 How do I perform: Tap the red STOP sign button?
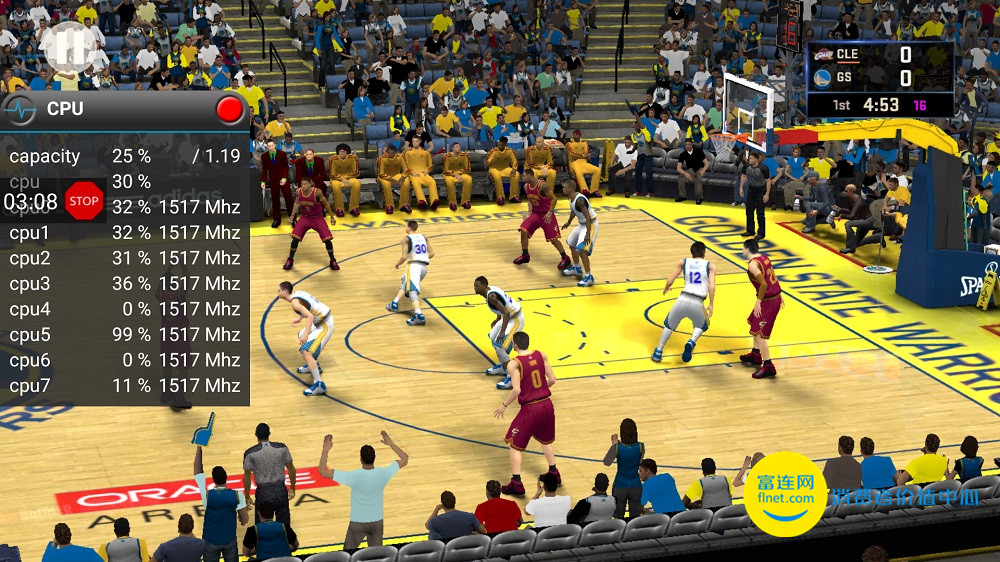(x=84, y=201)
